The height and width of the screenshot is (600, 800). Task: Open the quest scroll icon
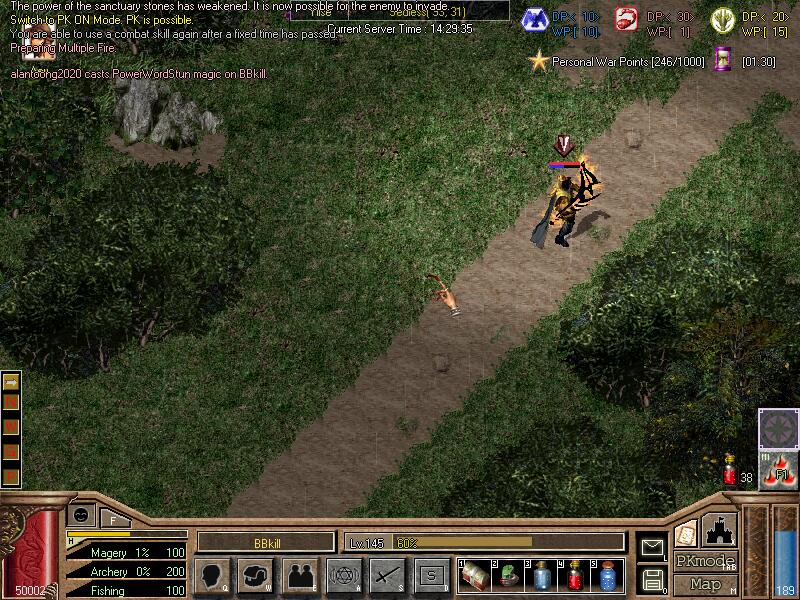click(x=686, y=532)
